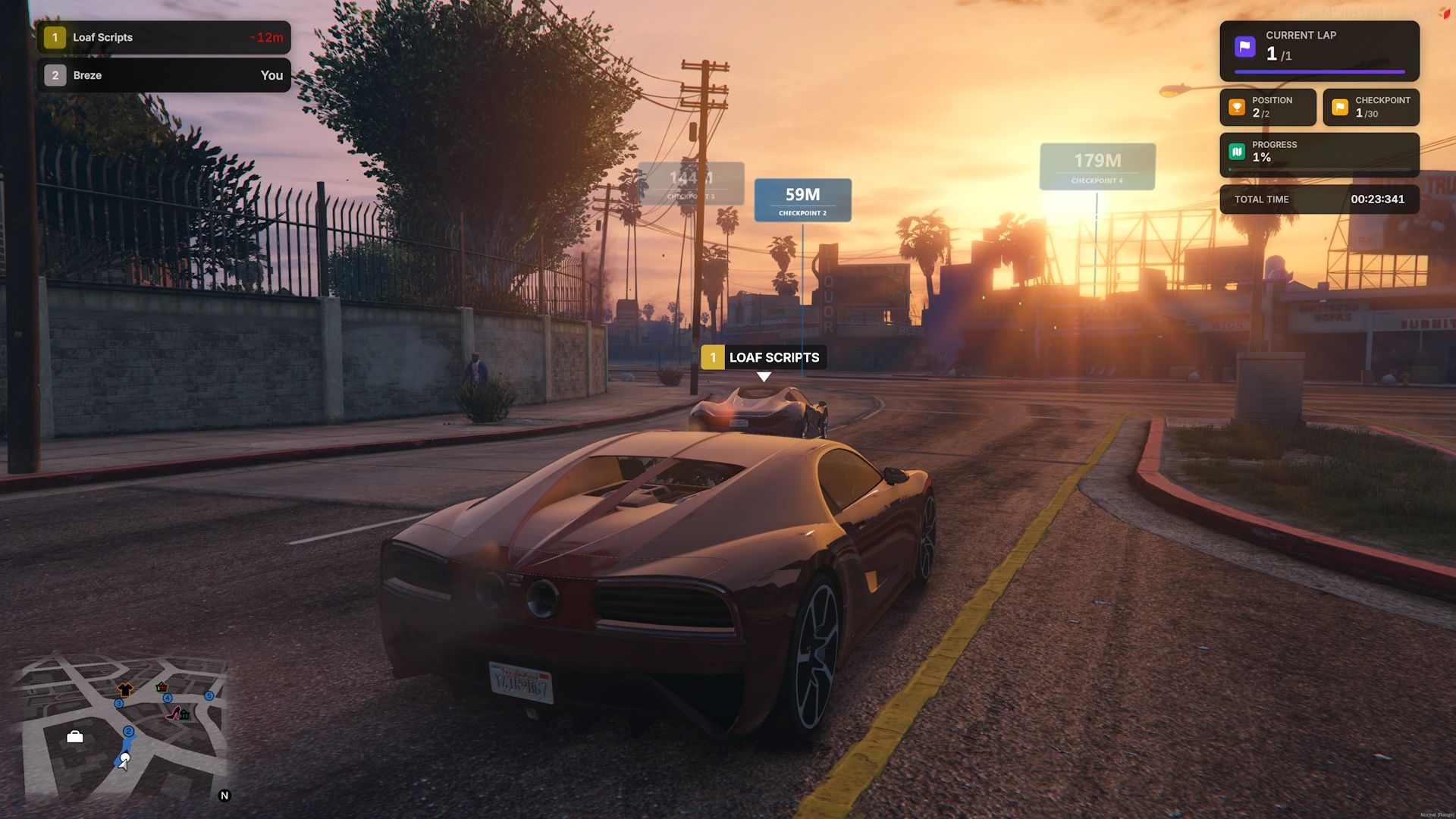Click the Loaf Scripts player nametag
The image size is (1456, 819).
pyautogui.click(x=764, y=357)
